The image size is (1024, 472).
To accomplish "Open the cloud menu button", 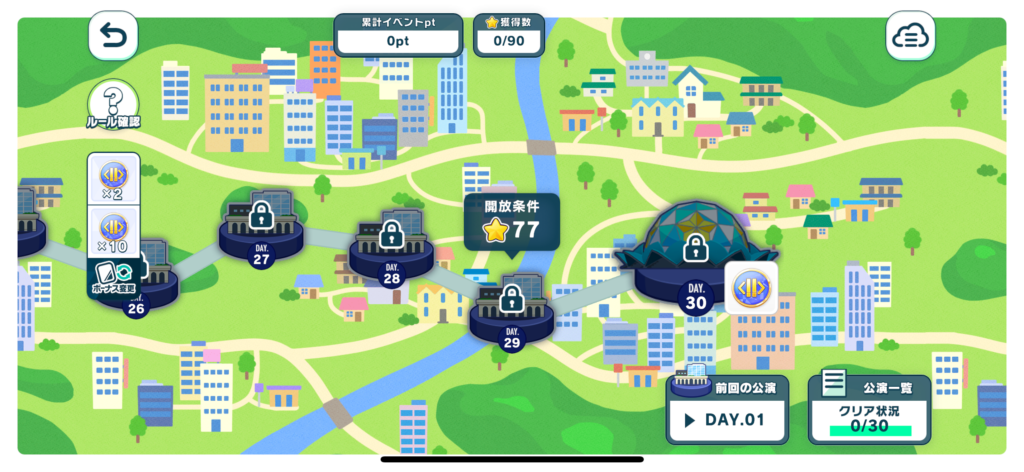I will coord(910,37).
